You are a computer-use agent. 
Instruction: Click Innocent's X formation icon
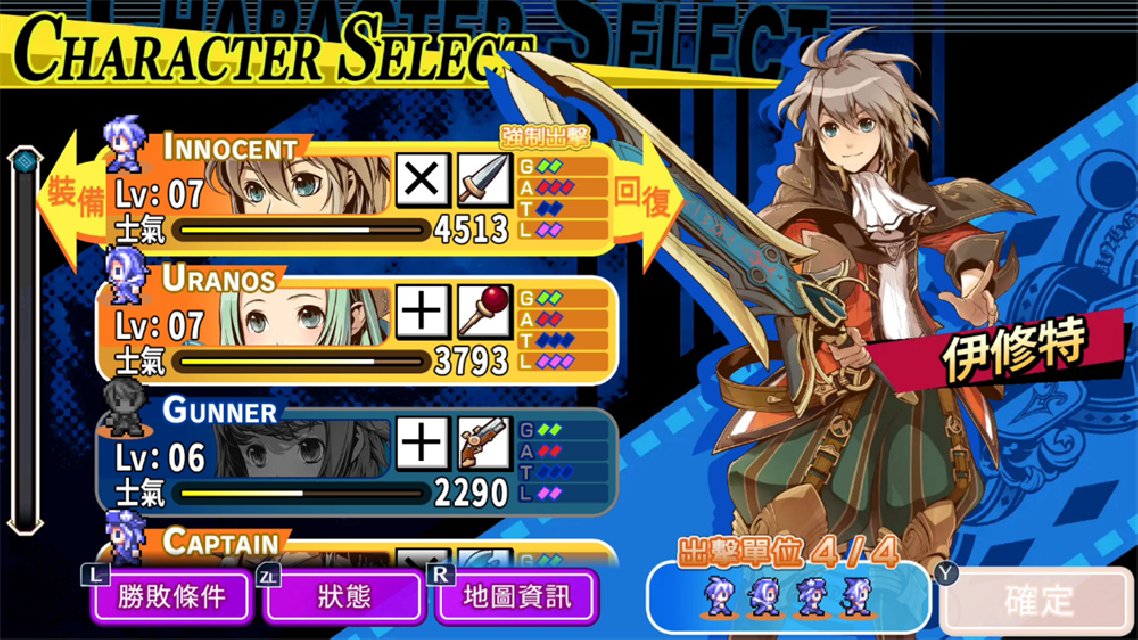click(423, 181)
